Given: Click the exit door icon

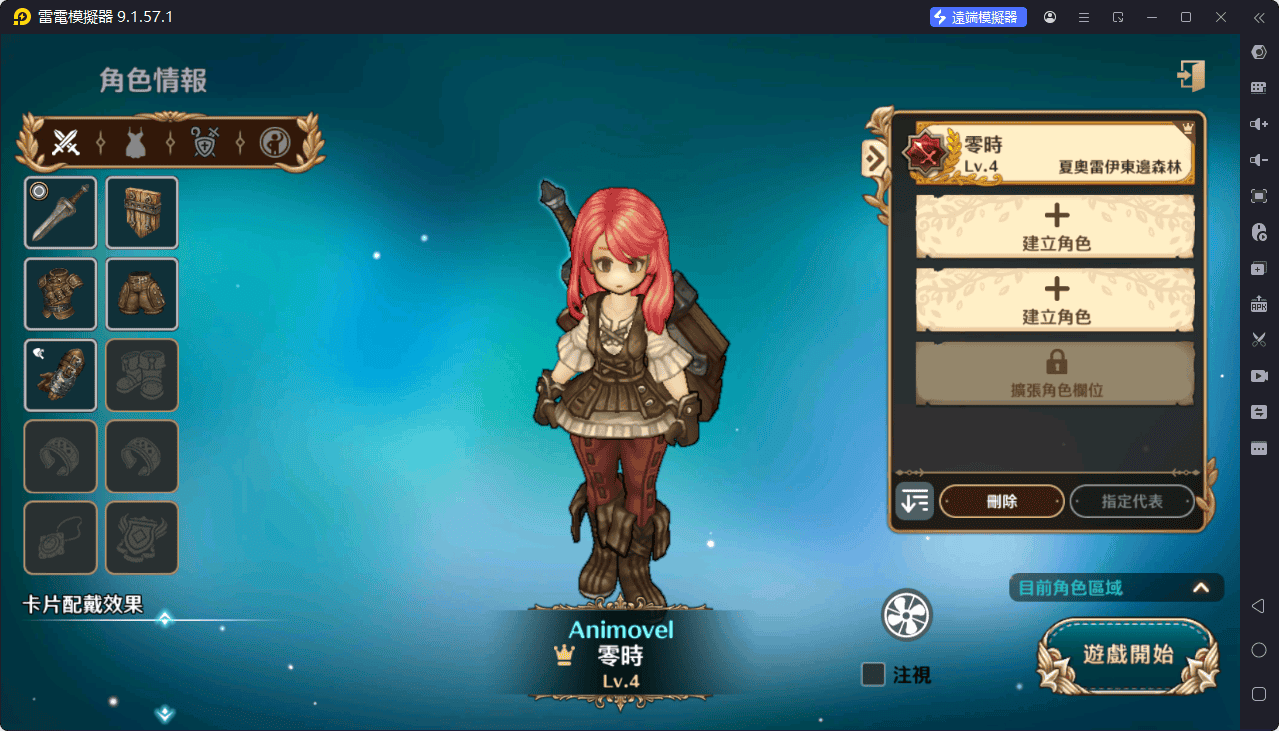Looking at the screenshot, I should (x=1190, y=76).
